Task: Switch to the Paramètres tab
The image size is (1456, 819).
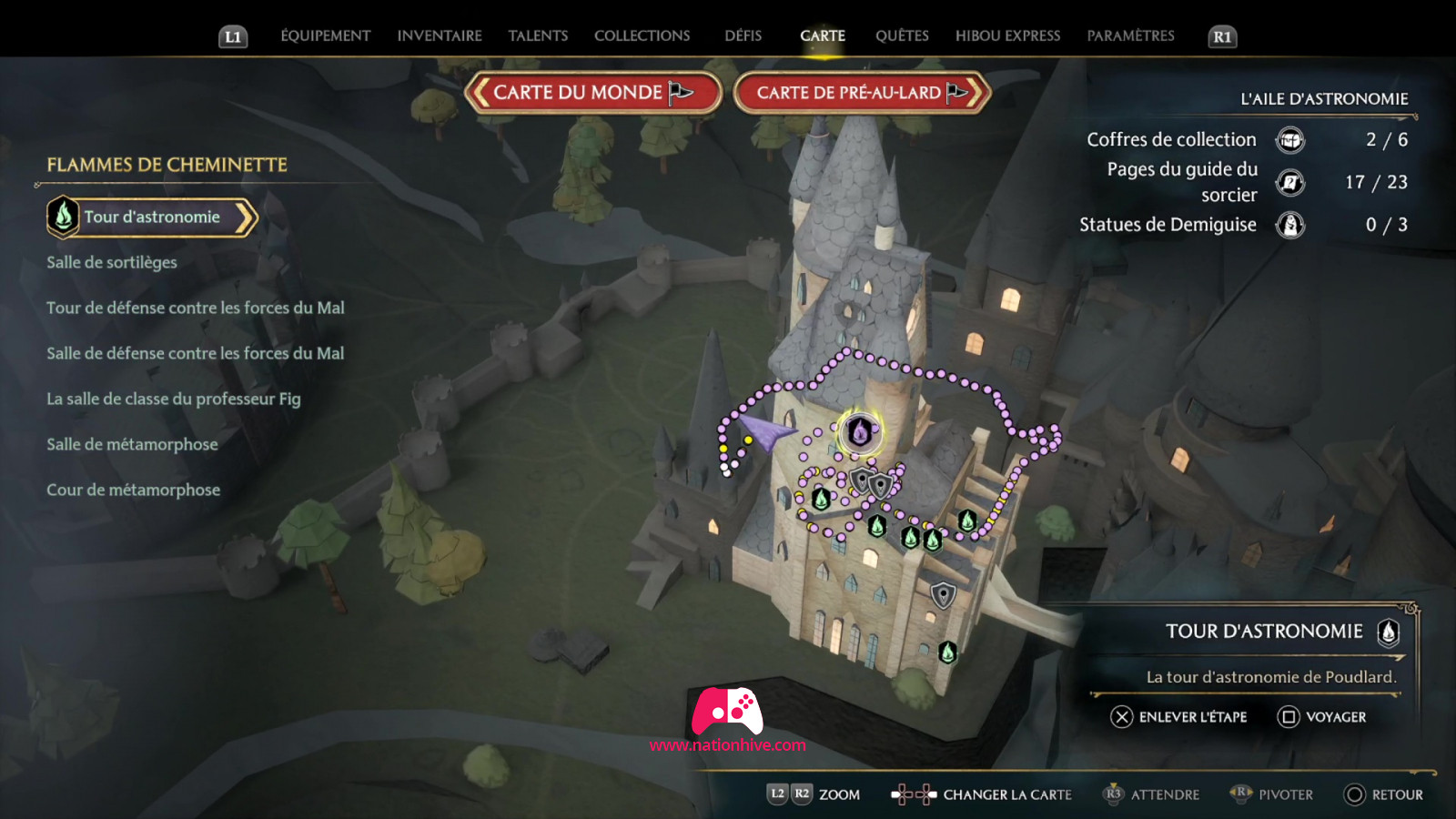Action: click(1130, 35)
